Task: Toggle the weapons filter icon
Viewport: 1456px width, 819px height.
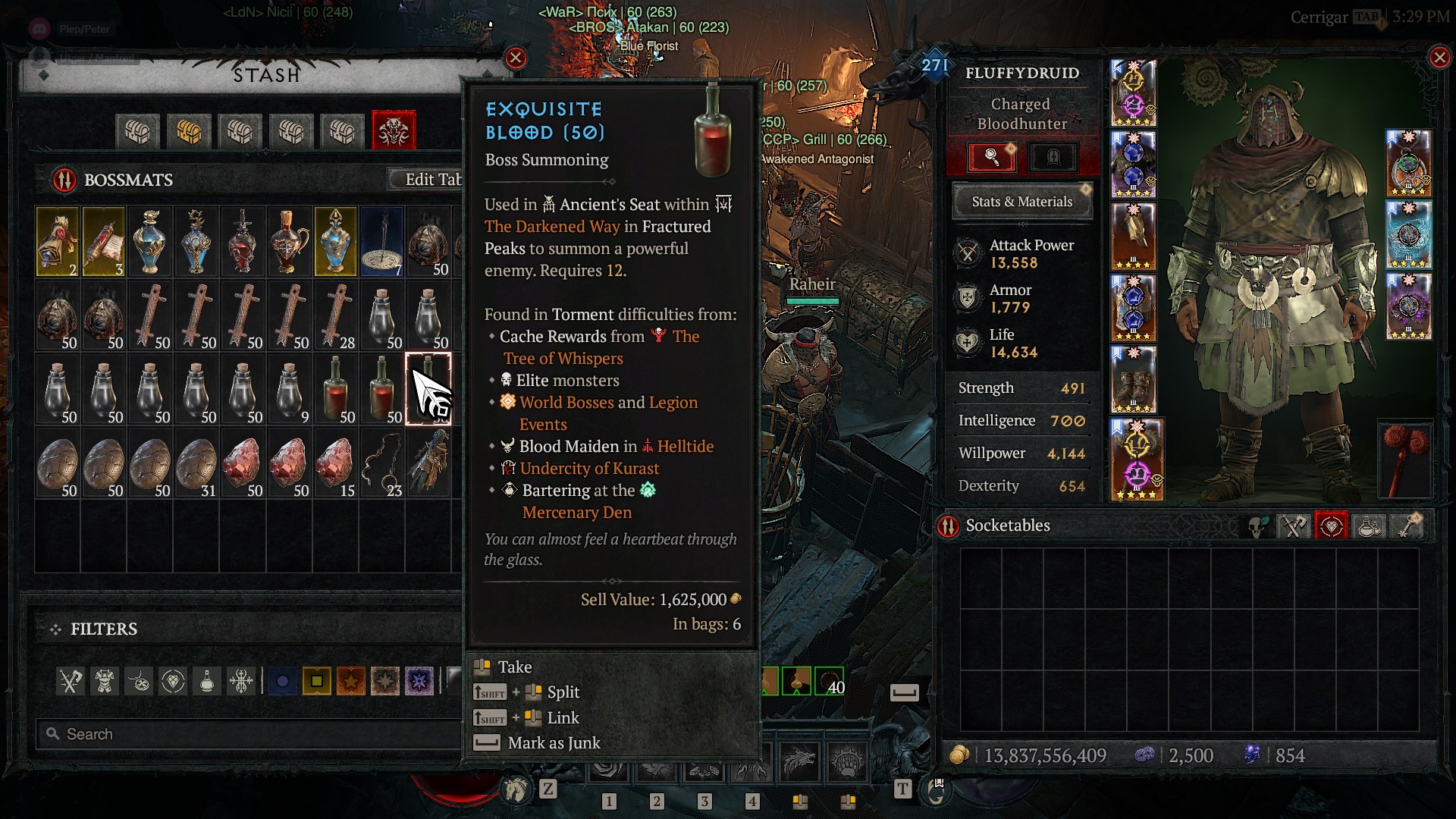Action: coord(71,681)
